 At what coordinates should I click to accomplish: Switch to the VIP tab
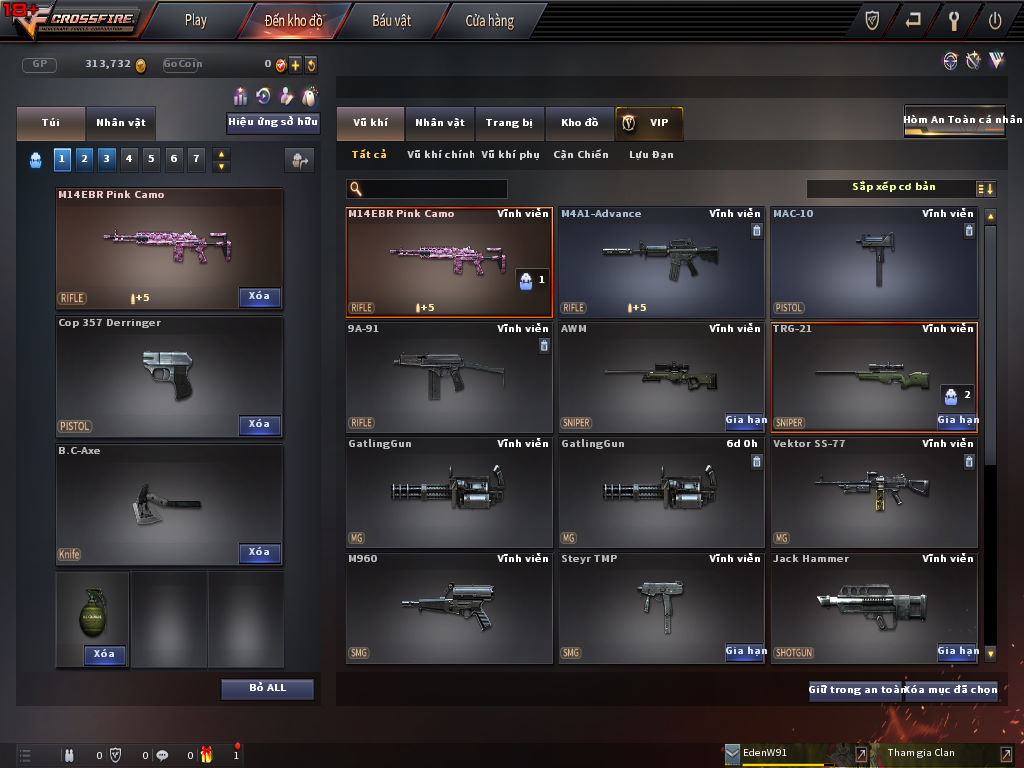[649, 123]
